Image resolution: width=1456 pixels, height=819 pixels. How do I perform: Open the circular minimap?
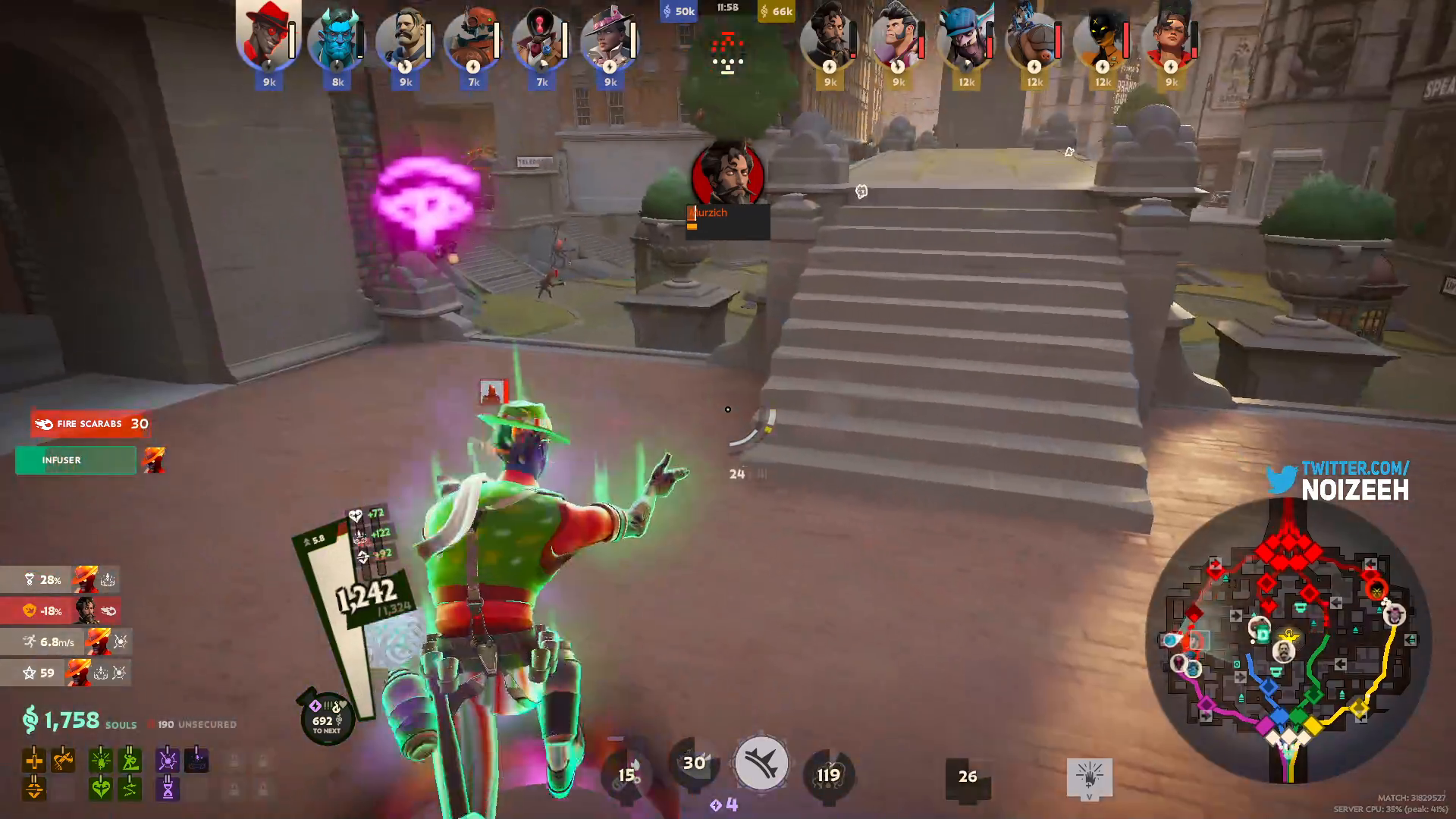tap(1288, 641)
